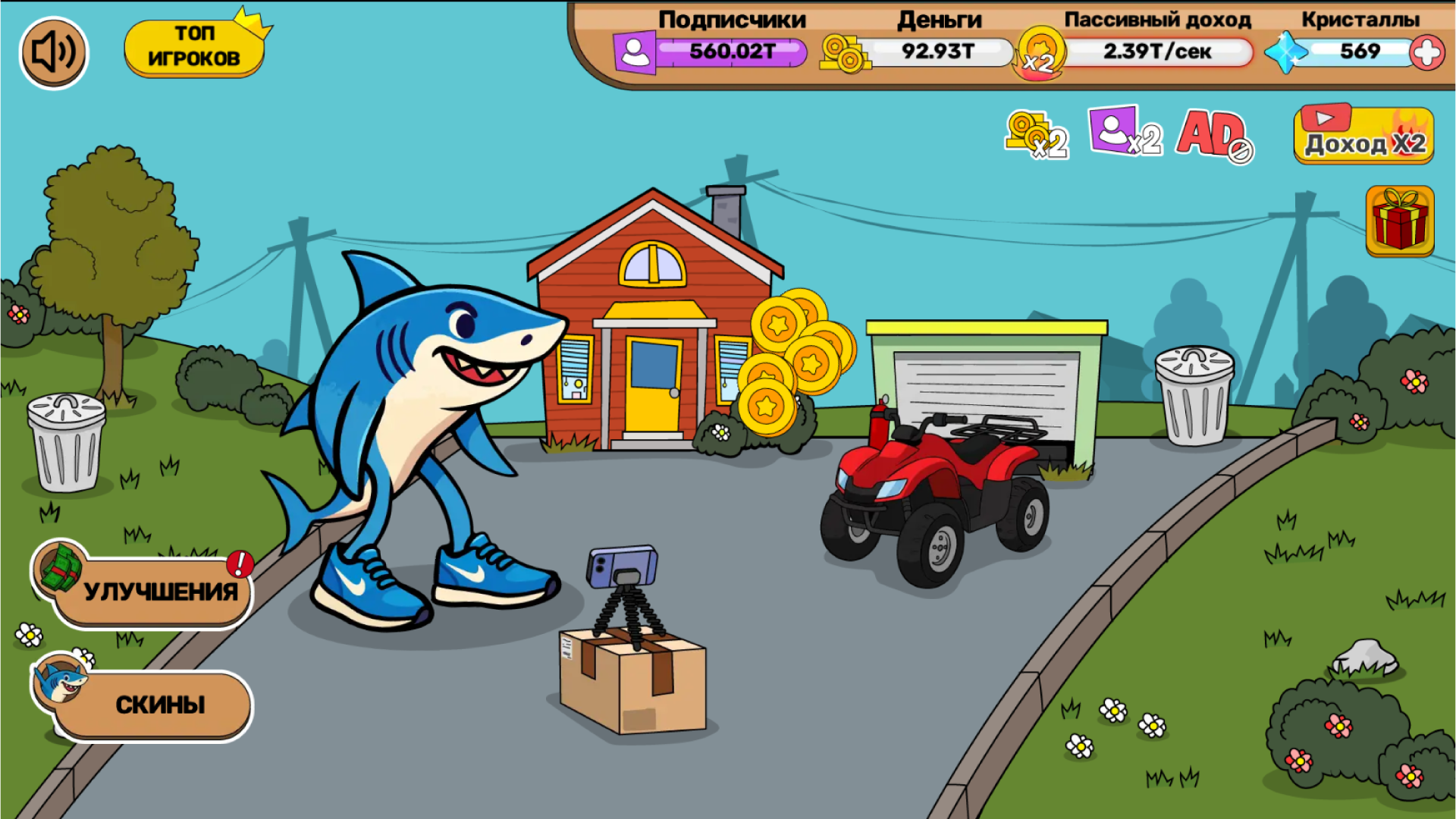Click the purple subscribers progress bar

point(730,52)
